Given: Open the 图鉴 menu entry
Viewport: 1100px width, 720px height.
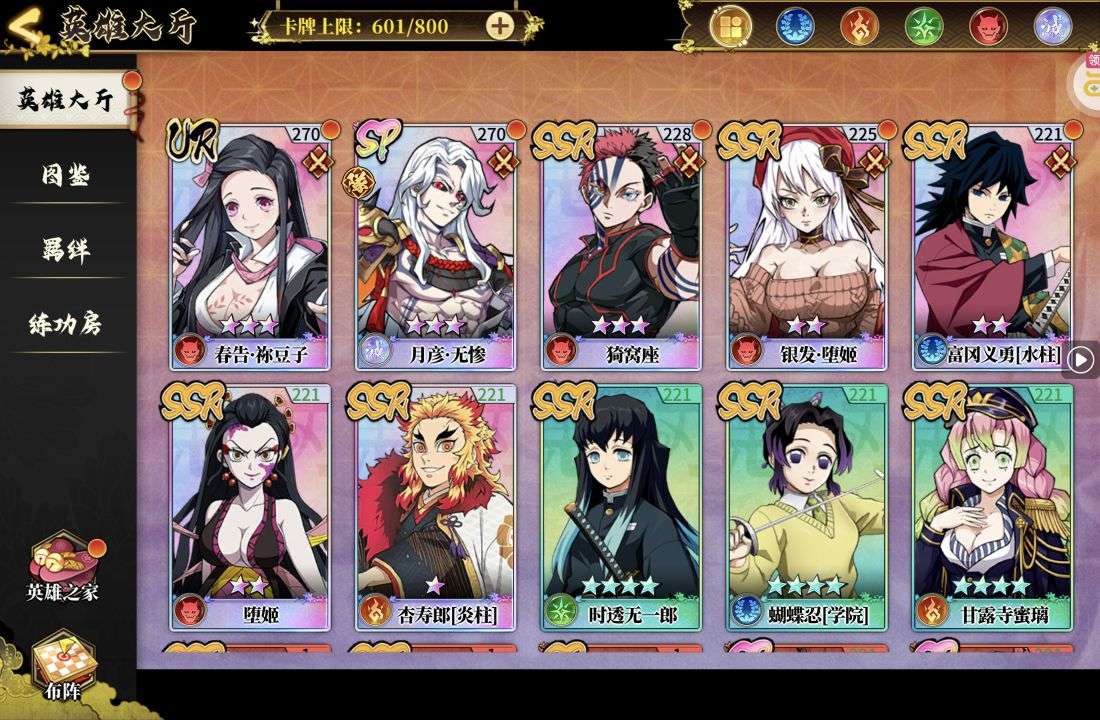Looking at the screenshot, I should click(66, 176).
